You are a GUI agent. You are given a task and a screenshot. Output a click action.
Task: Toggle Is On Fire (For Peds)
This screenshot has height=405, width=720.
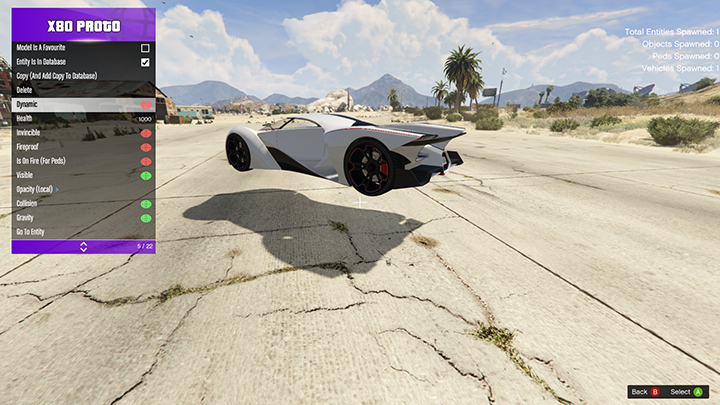tap(146, 161)
